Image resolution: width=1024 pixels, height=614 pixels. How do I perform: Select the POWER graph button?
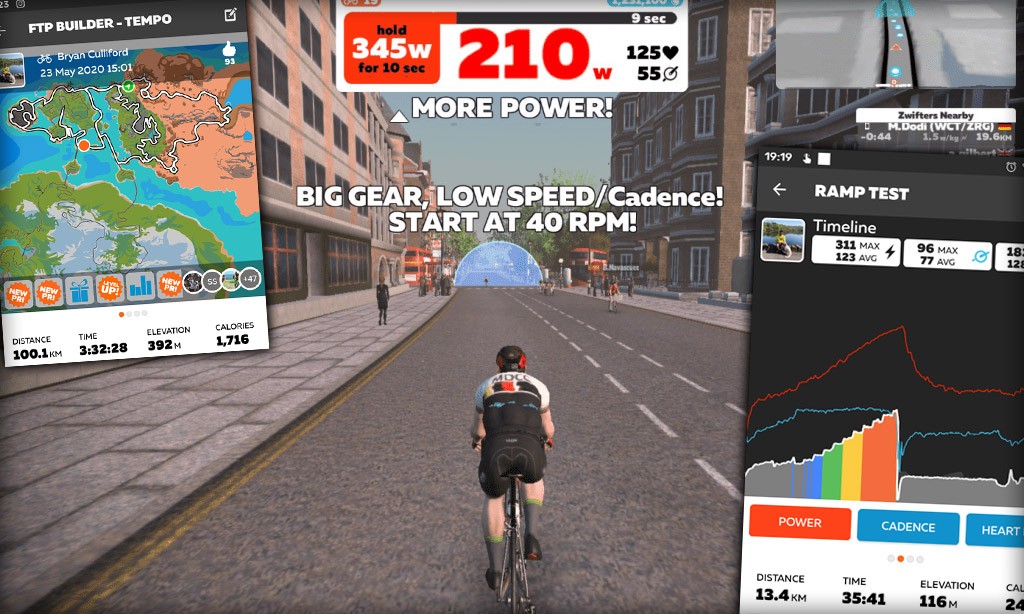coord(799,524)
